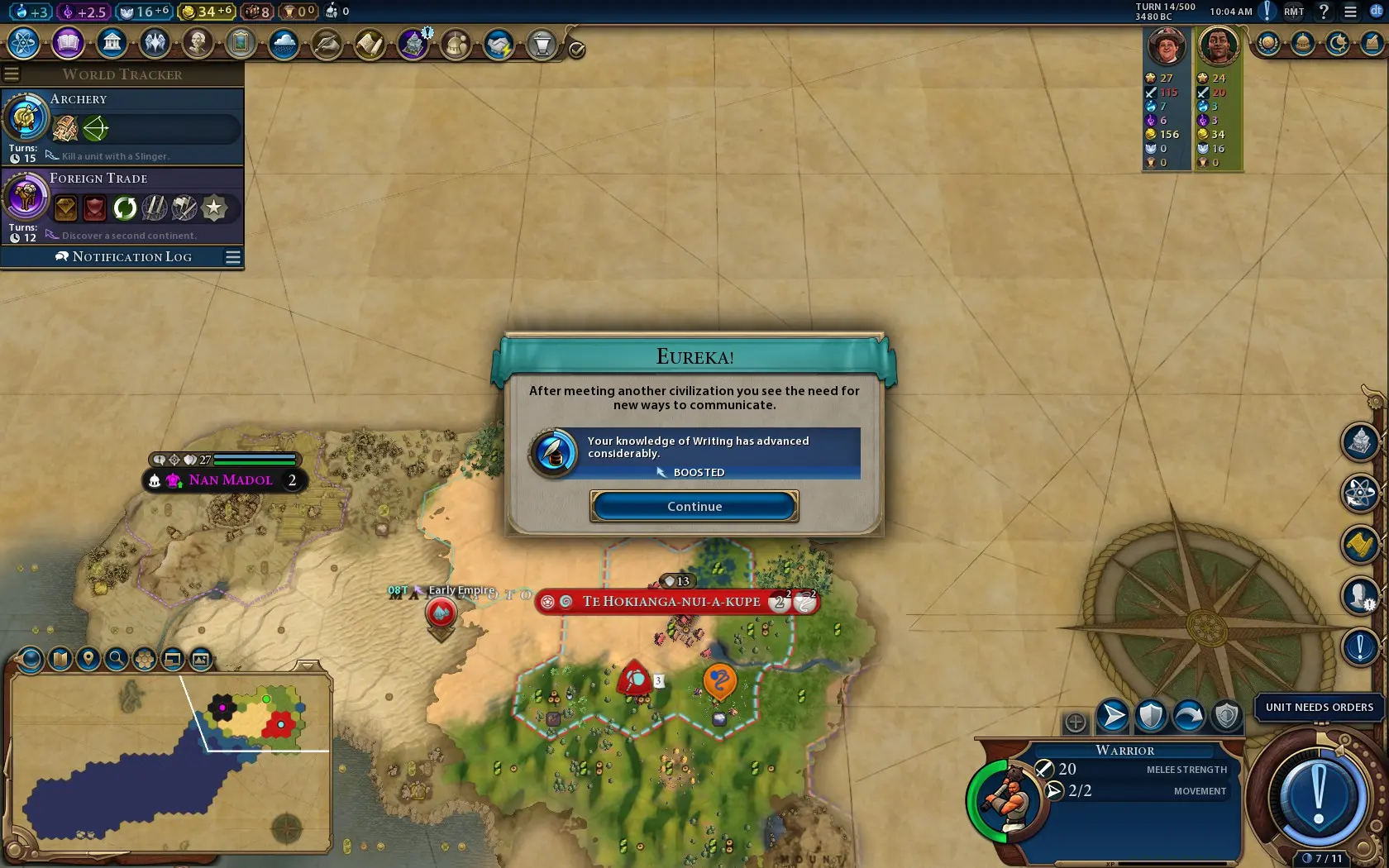Open the Technology tree atom icon
Viewport: 1389px width, 868px height.
(24, 43)
